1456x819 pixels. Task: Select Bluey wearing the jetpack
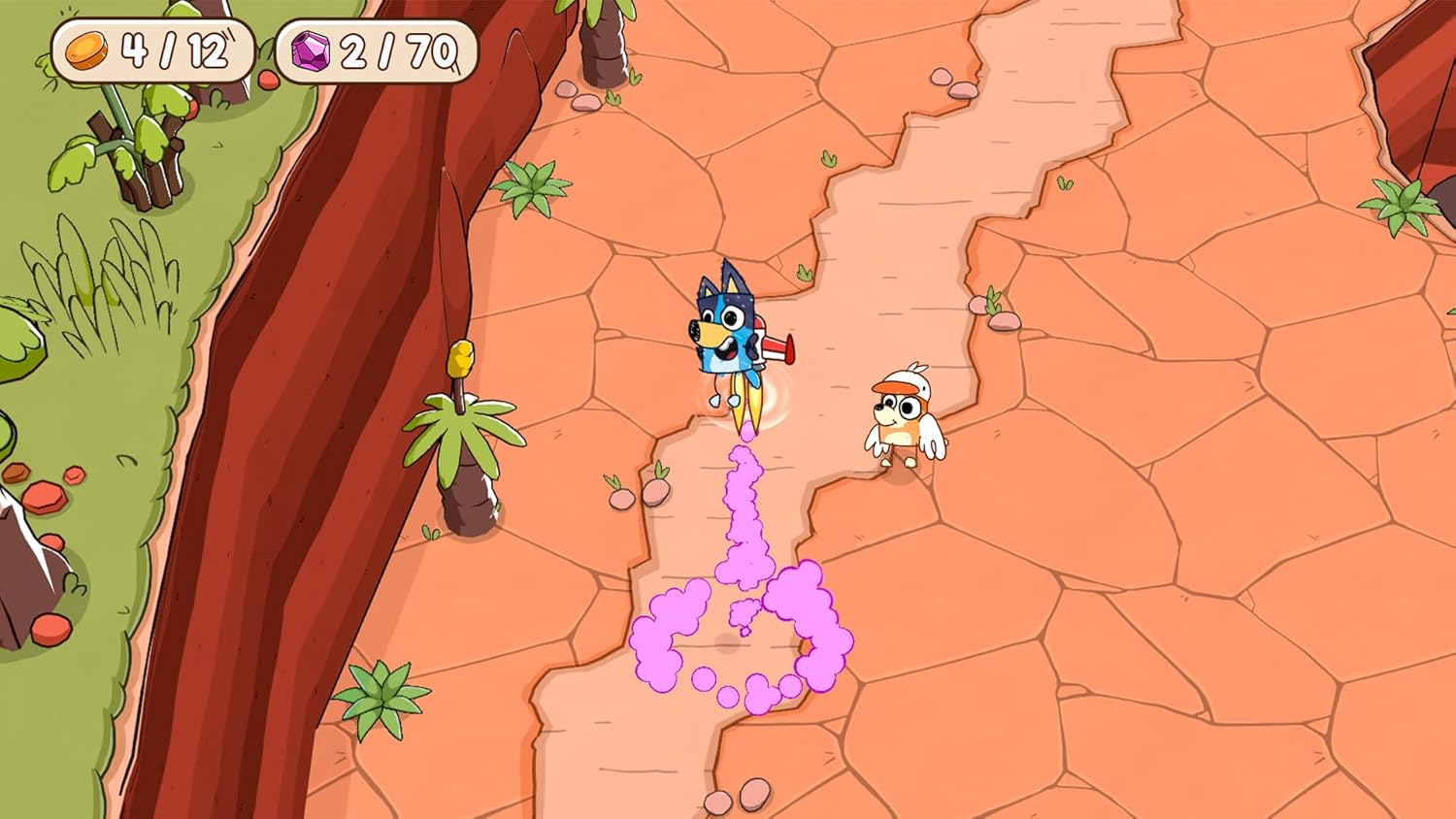click(x=730, y=330)
